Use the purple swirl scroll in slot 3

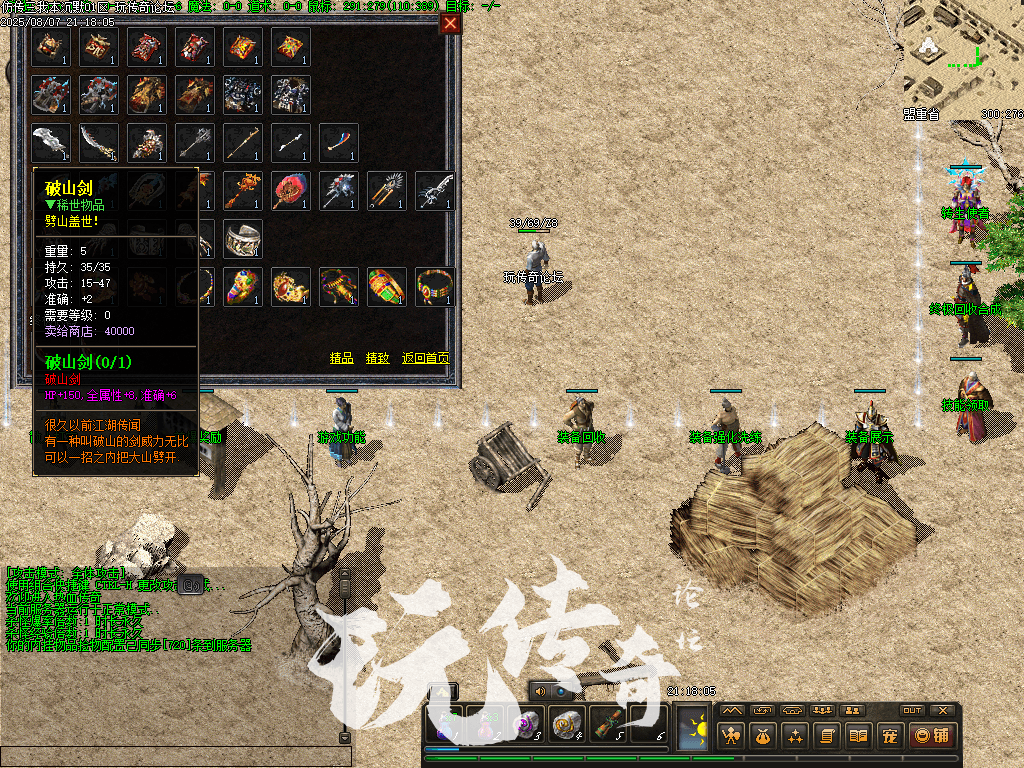pyautogui.click(x=524, y=724)
